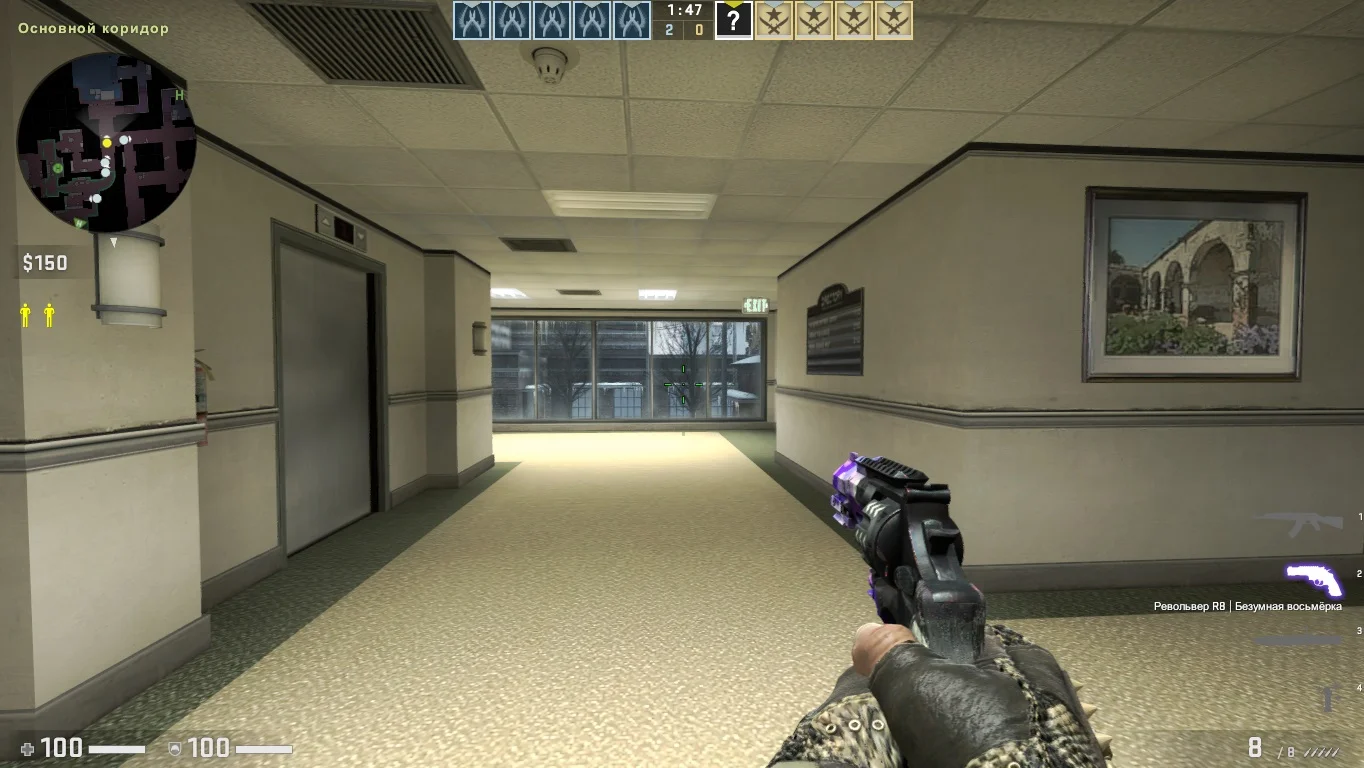The image size is (1364, 768).
Task: Switch to the AK-47 rifle slot
Action: click(1298, 520)
